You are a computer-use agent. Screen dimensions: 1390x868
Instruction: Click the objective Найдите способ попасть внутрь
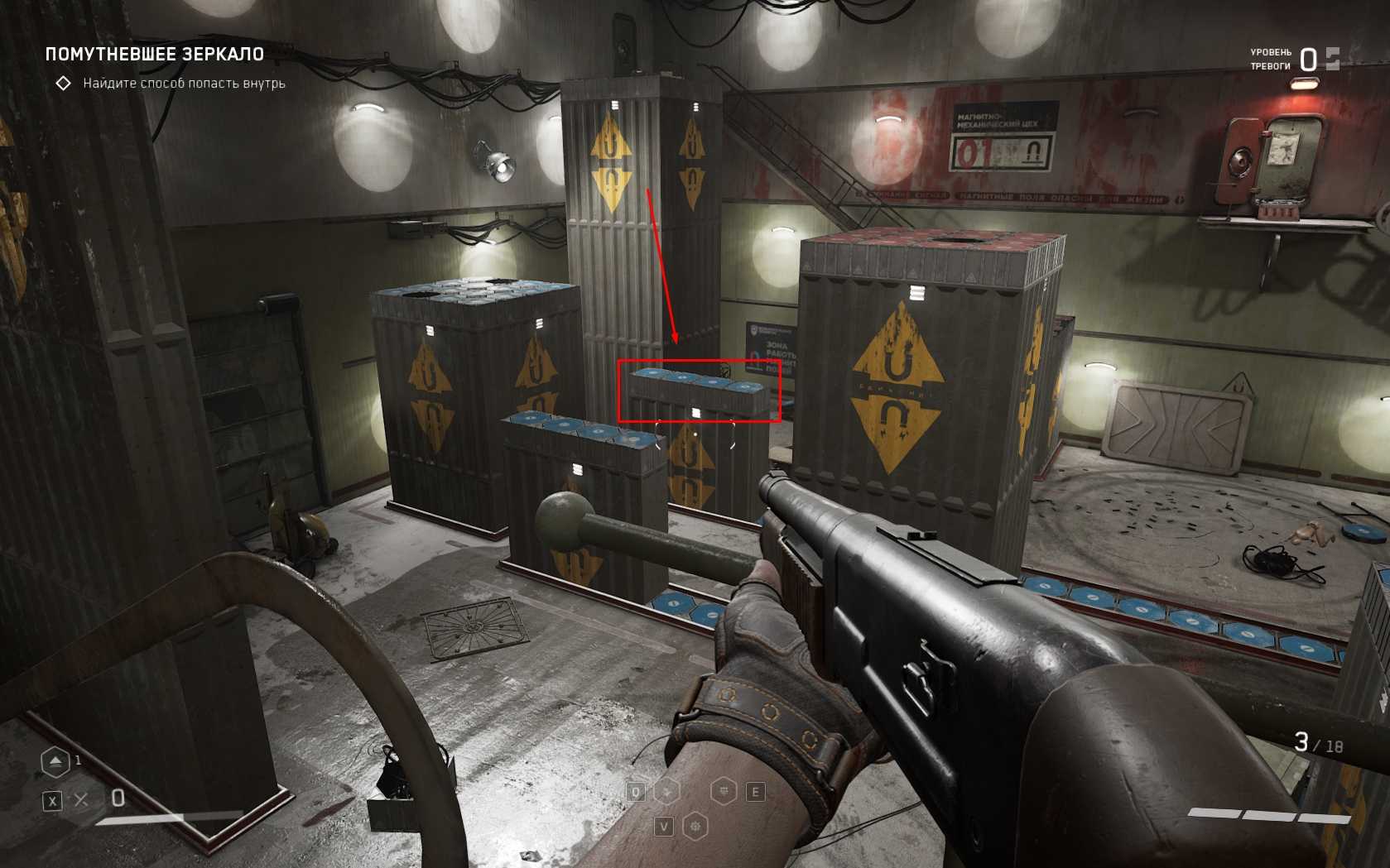(184, 84)
